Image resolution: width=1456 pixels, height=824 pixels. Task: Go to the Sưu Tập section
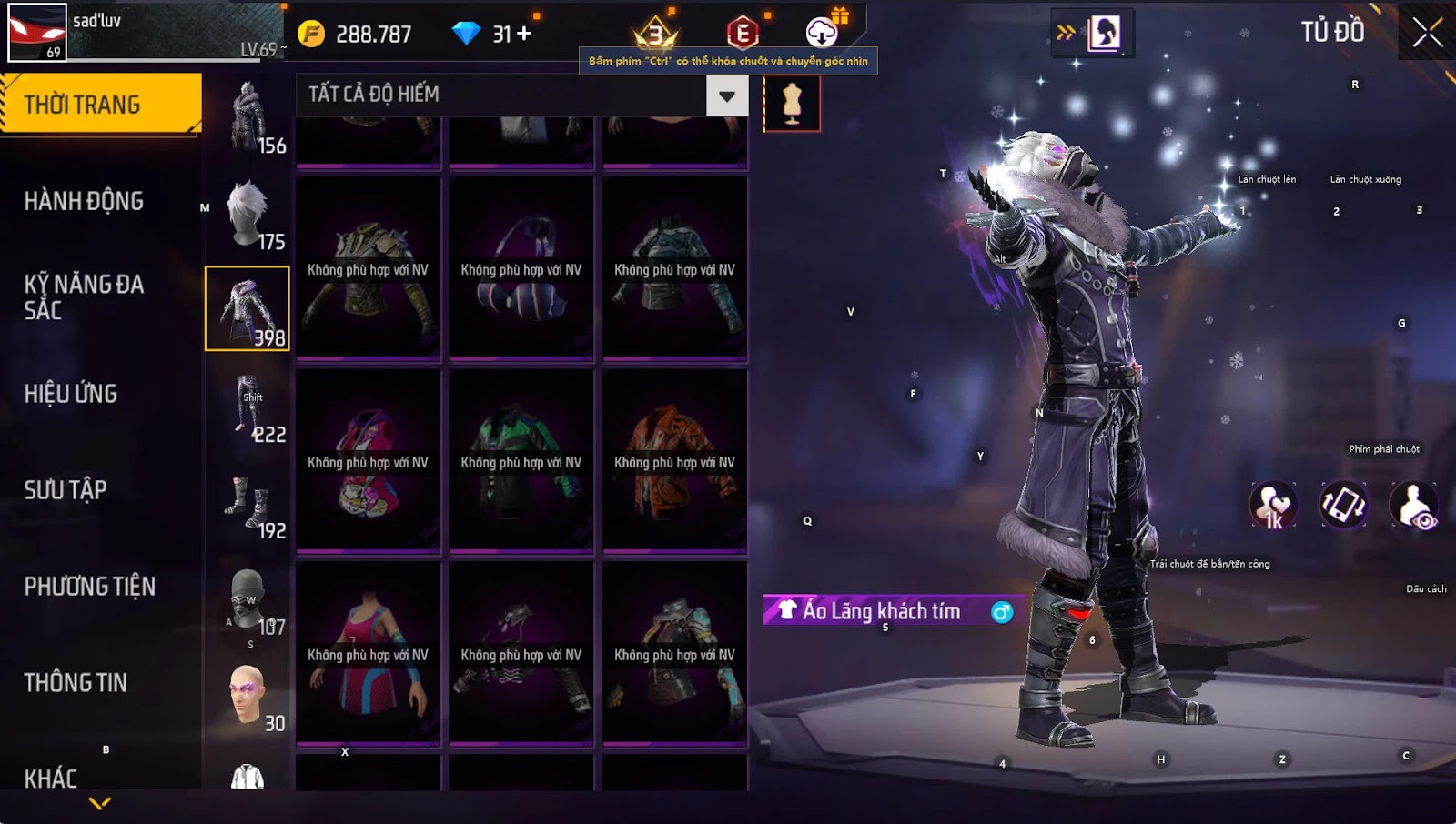pos(66,490)
